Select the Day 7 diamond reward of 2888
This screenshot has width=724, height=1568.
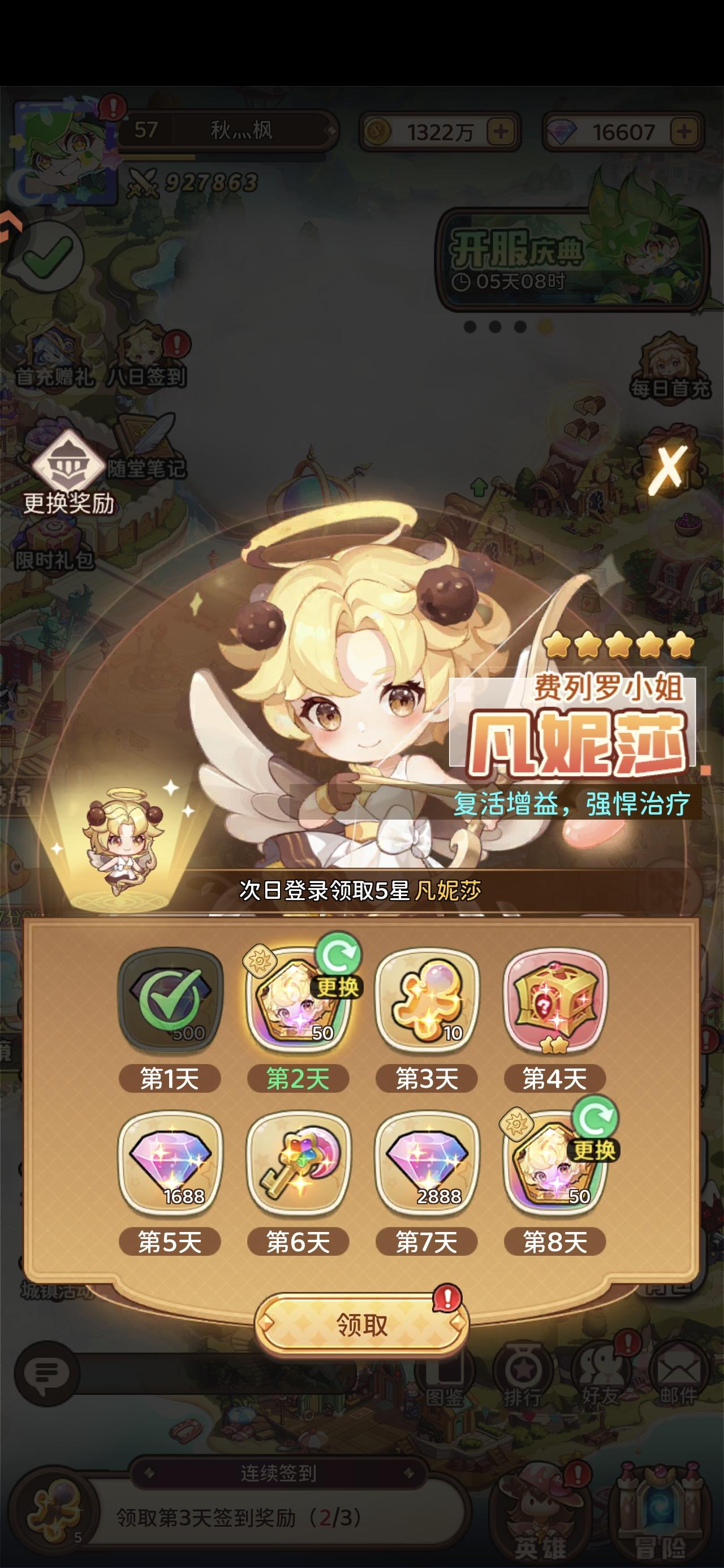coord(426,1162)
